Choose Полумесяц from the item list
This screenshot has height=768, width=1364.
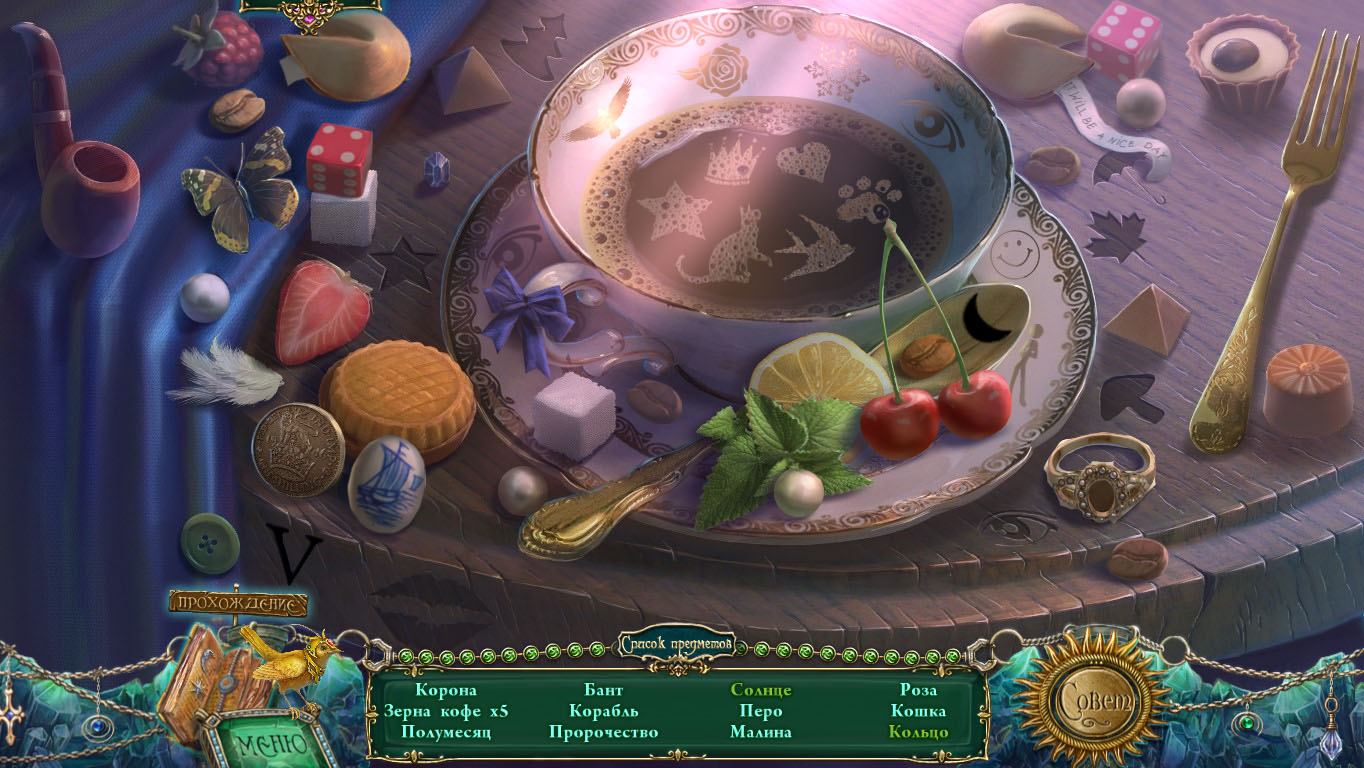click(446, 732)
